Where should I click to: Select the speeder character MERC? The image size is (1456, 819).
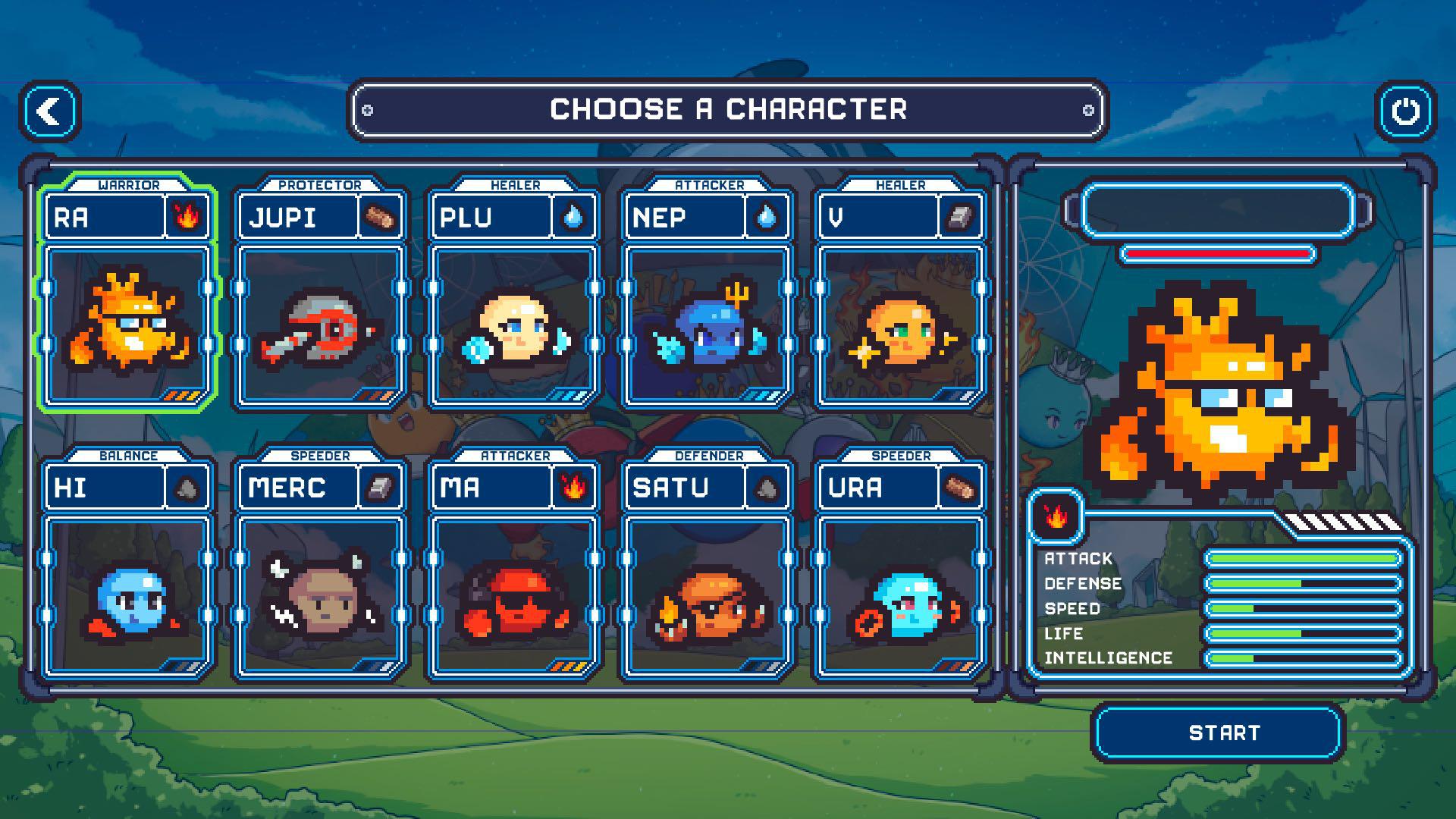coord(320,595)
